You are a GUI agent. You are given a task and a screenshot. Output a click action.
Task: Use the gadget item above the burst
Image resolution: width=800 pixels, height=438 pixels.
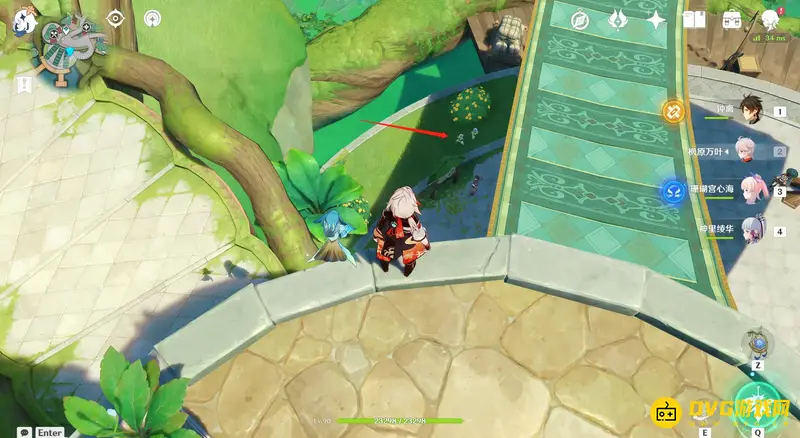pos(758,343)
